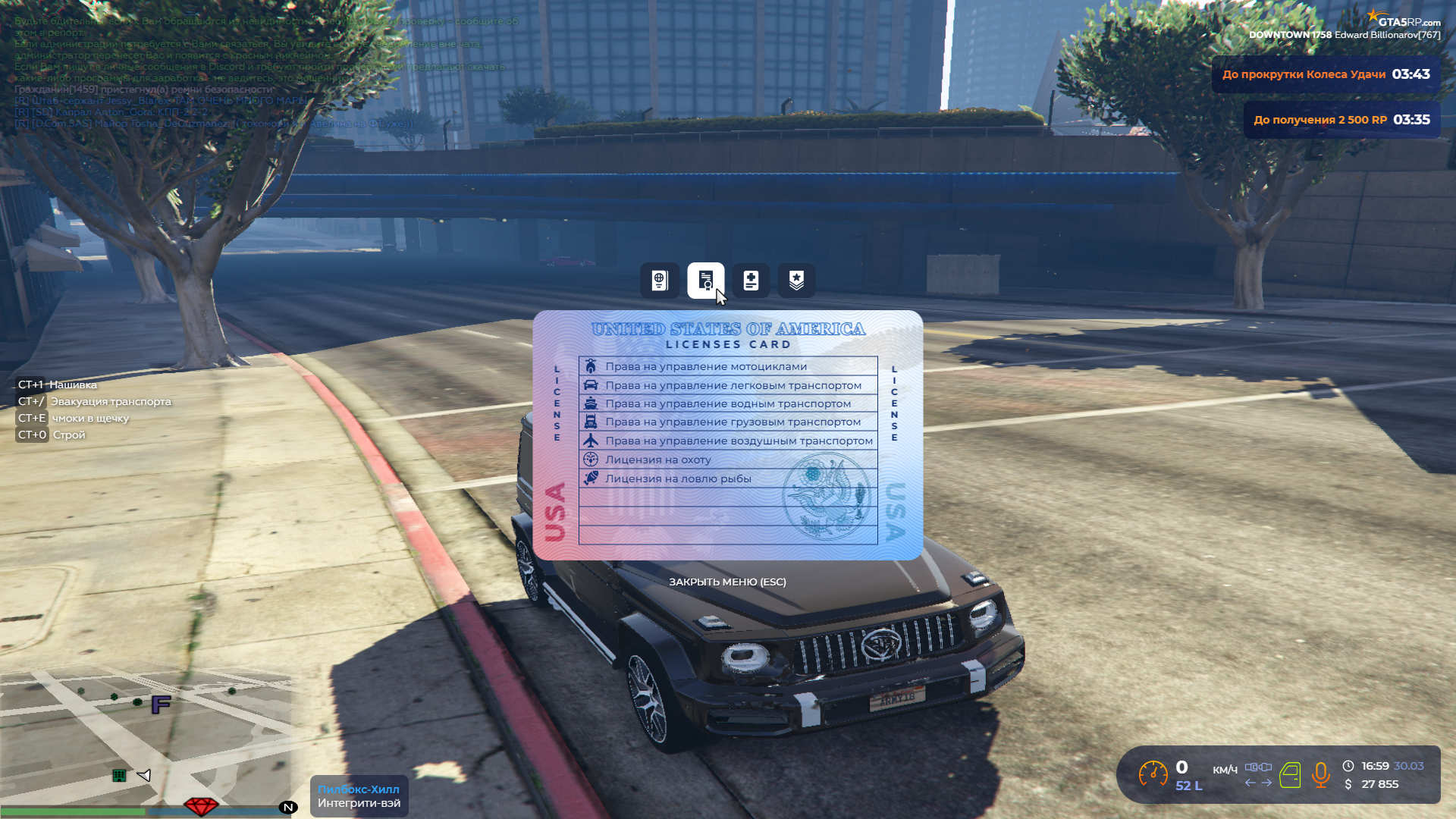Choose the fishing license row

[x=728, y=479]
